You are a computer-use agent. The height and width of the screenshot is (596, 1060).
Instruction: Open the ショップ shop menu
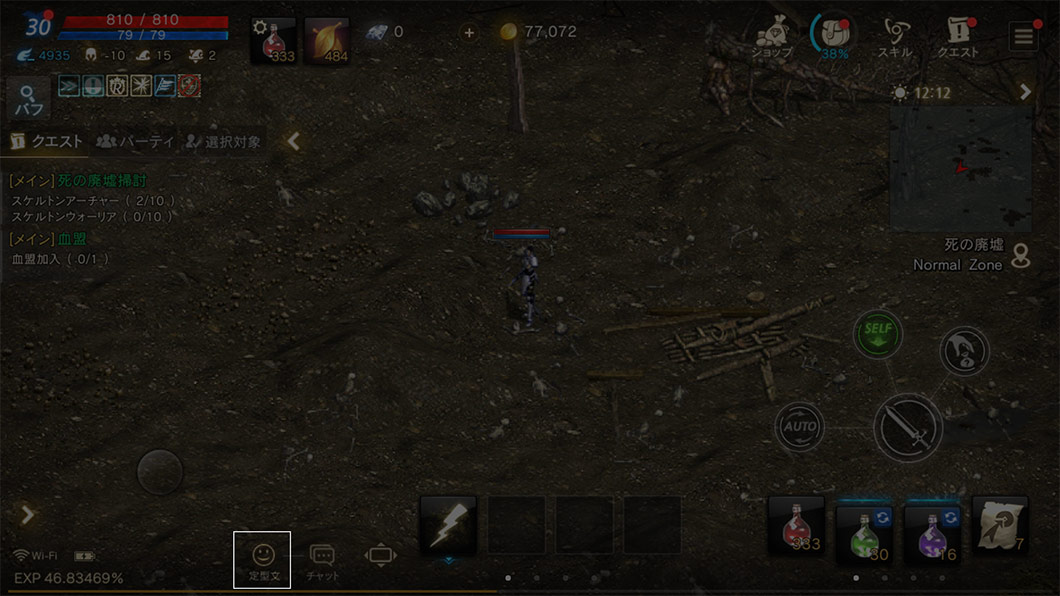pos(772,36)
